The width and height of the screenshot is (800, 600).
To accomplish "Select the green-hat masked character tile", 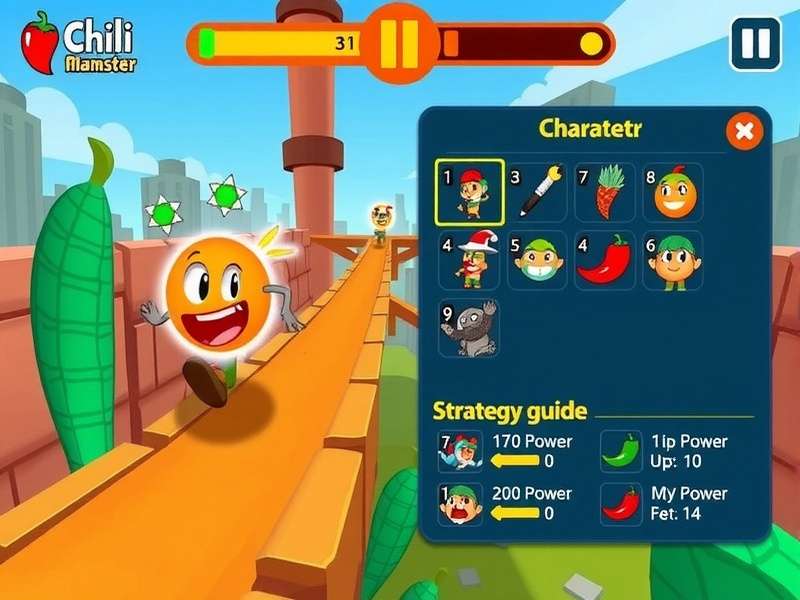I will click(x=537, y=260).
